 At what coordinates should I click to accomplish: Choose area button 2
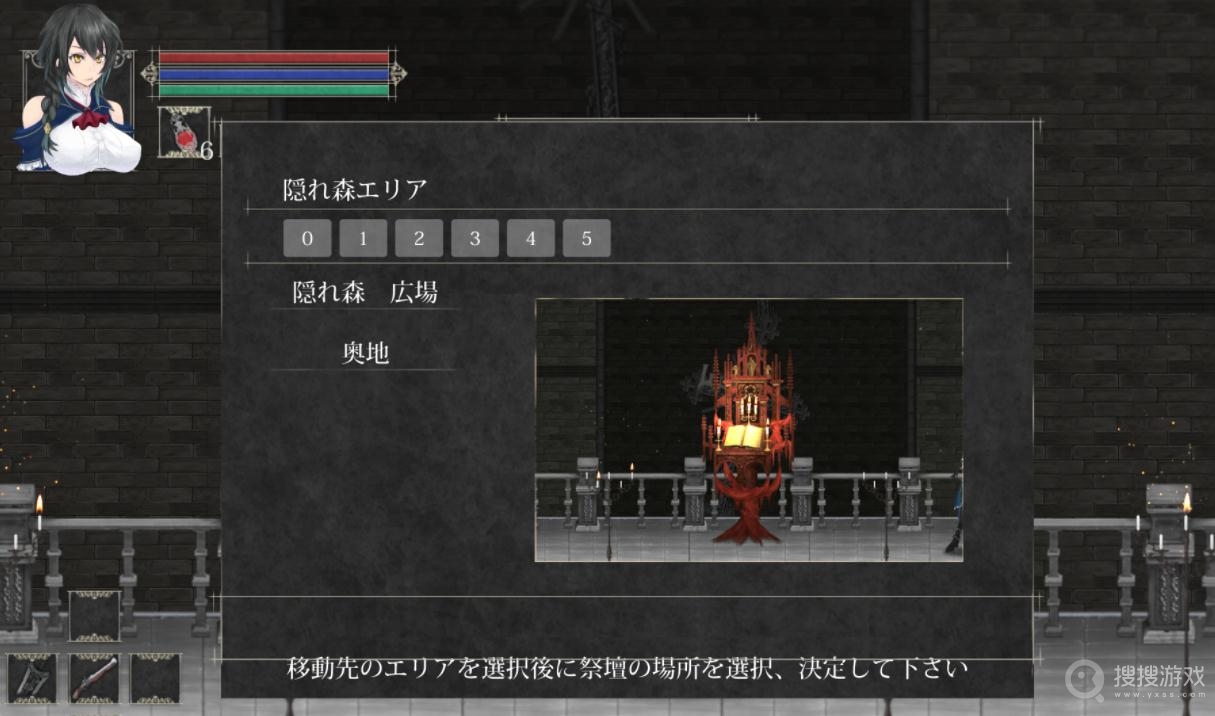pos(419,239)
